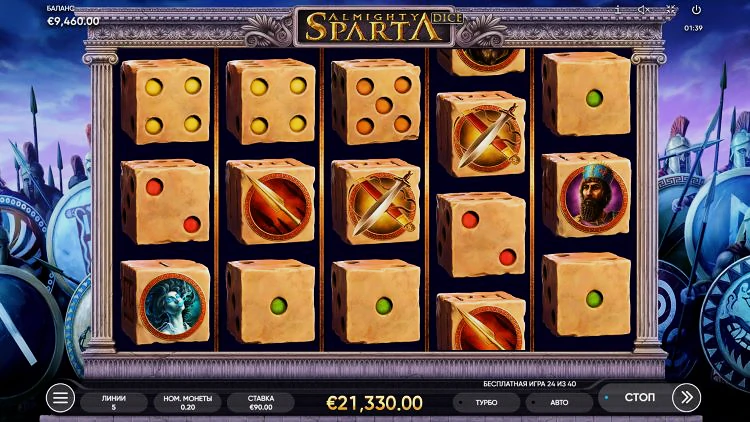Stop the reels with СТОП
This screenshot has width=750, height=422.
[x=638, y=398]
